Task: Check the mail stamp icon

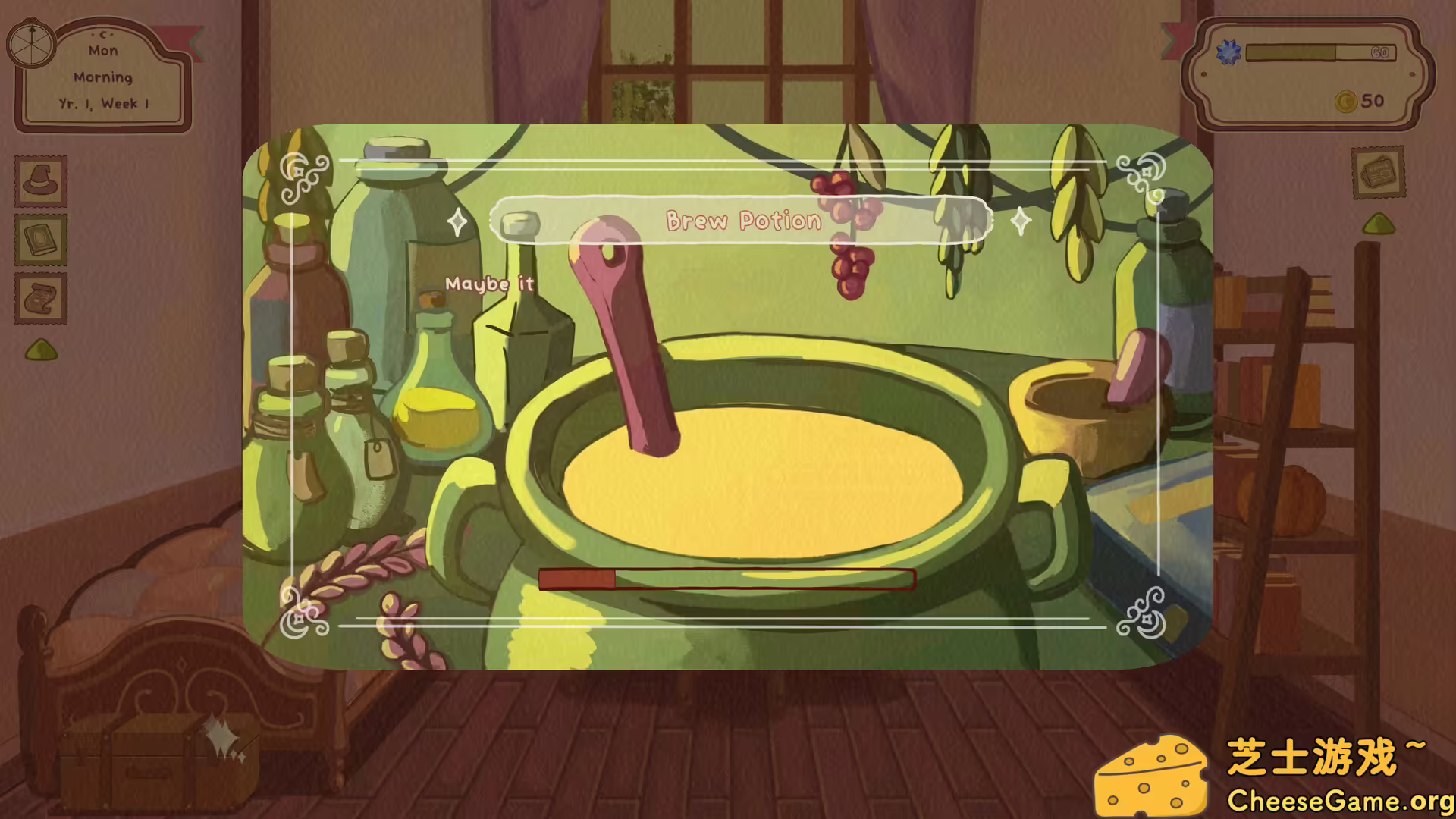Action: tap(1378, 174)
